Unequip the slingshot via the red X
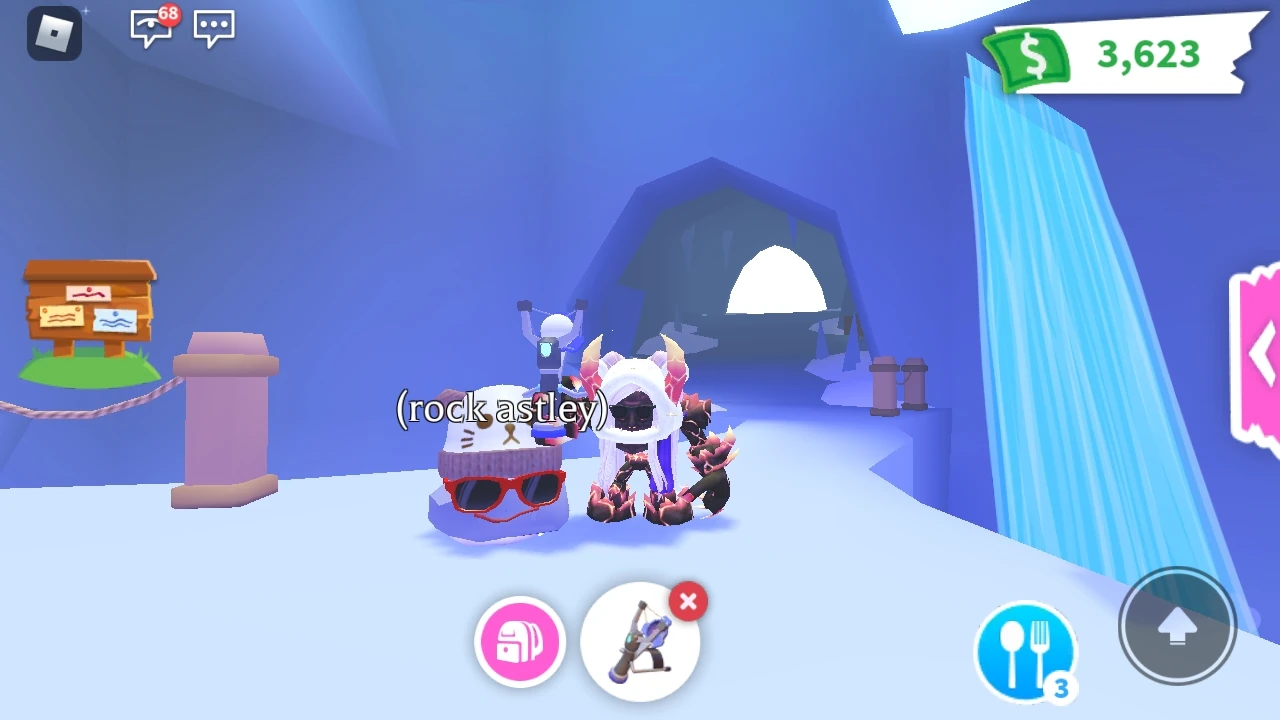 pos(688,601)
